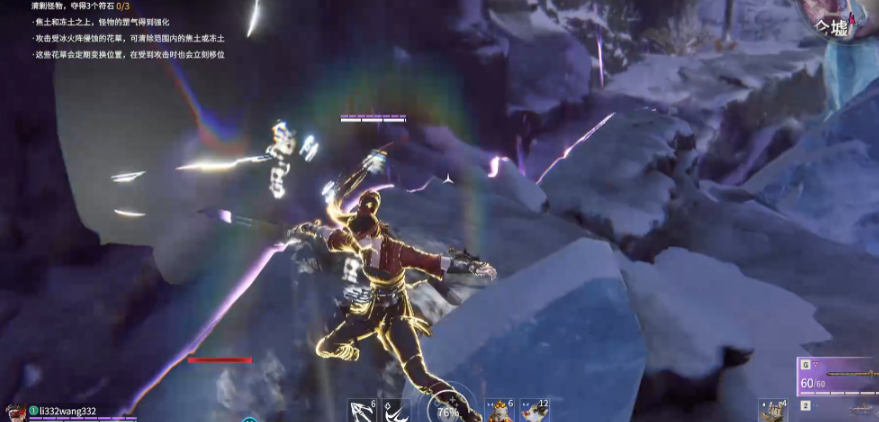The width and height of the screenshot is (879, 422).
Task: Use the consumable item with count 4
Action: tap(772, 410)
